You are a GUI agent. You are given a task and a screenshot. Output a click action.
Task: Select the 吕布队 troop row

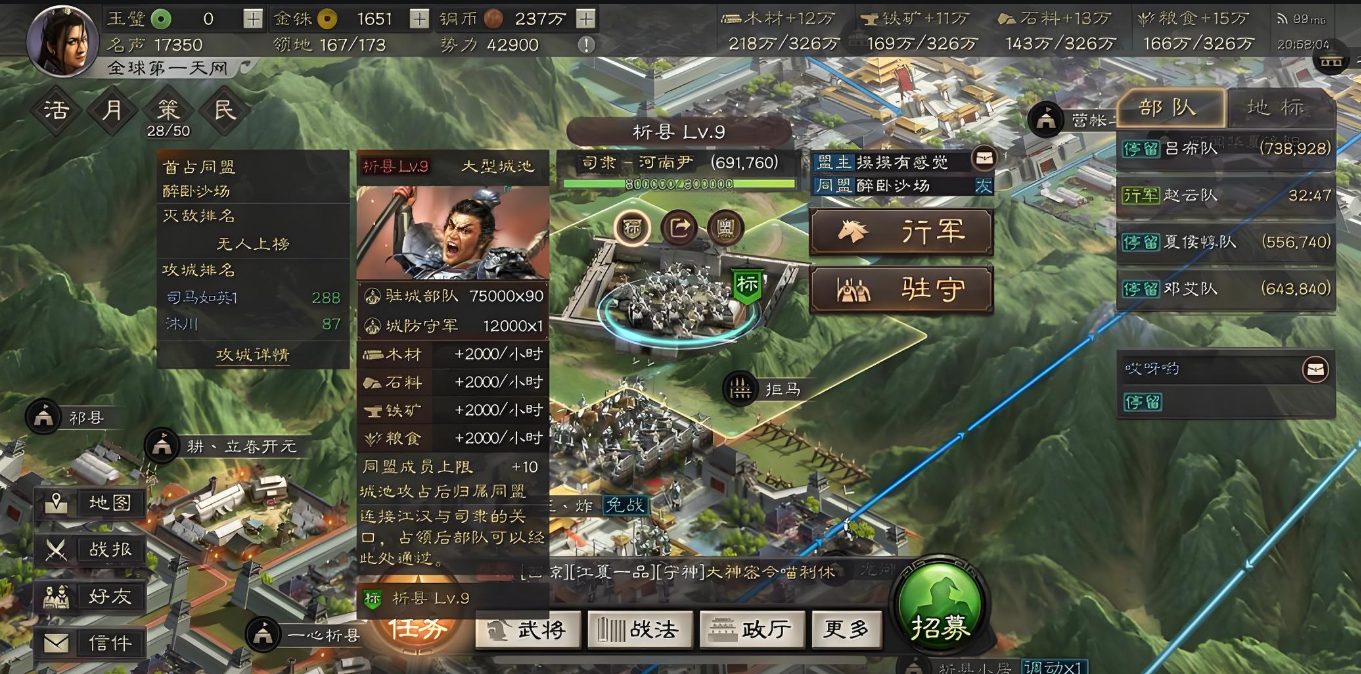[x=1226, y=148]
